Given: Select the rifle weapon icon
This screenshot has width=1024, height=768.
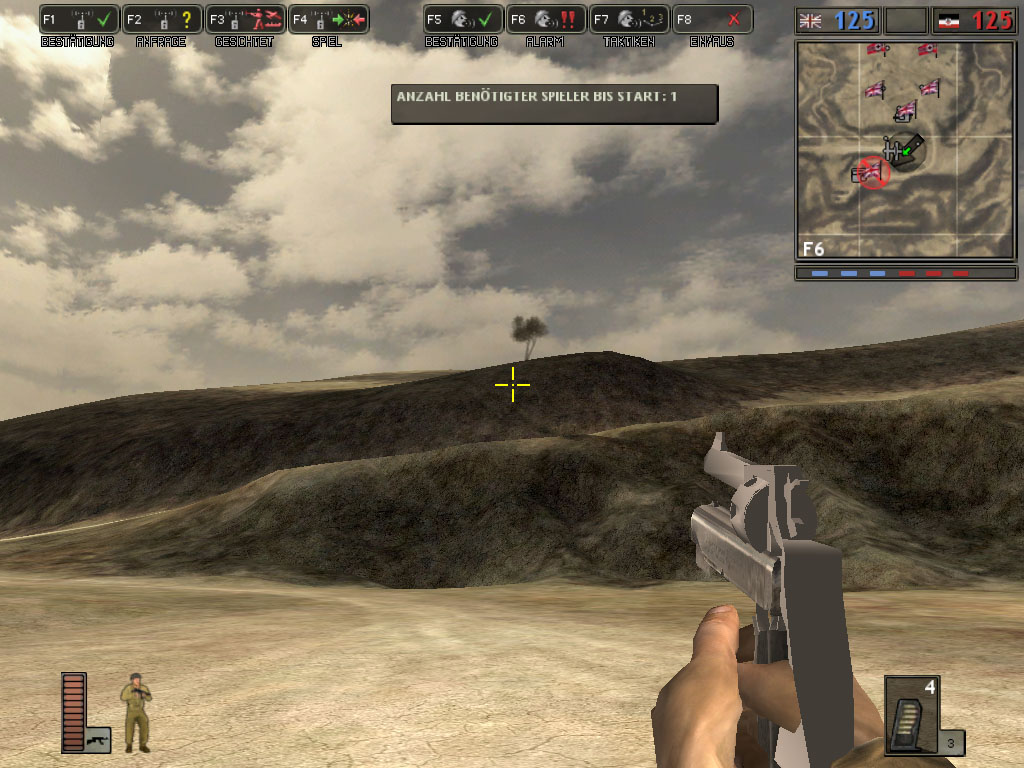Looking at the screenshot, I should tap(98, 739).
